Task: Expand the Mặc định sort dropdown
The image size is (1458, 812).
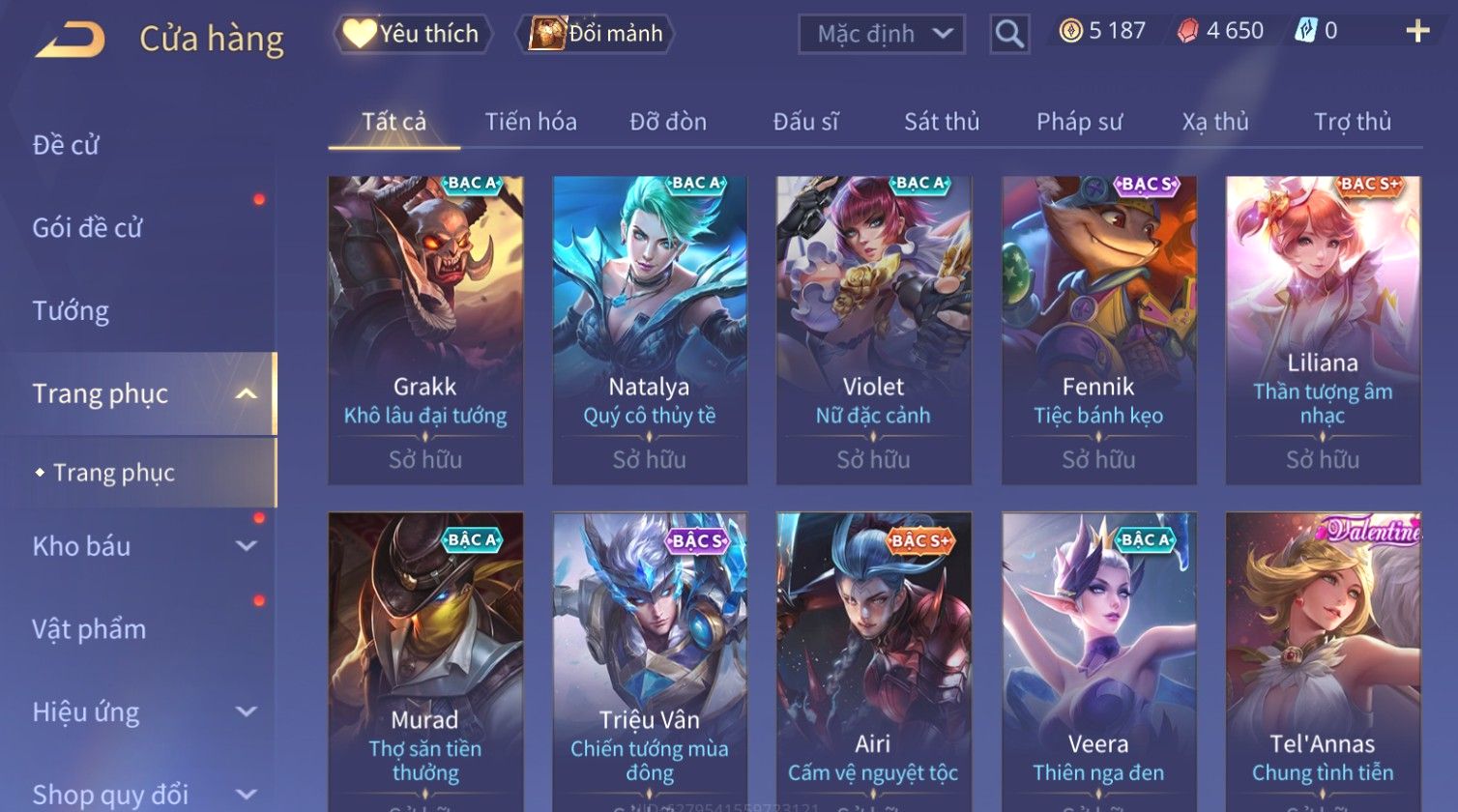Action: point(881,34)
